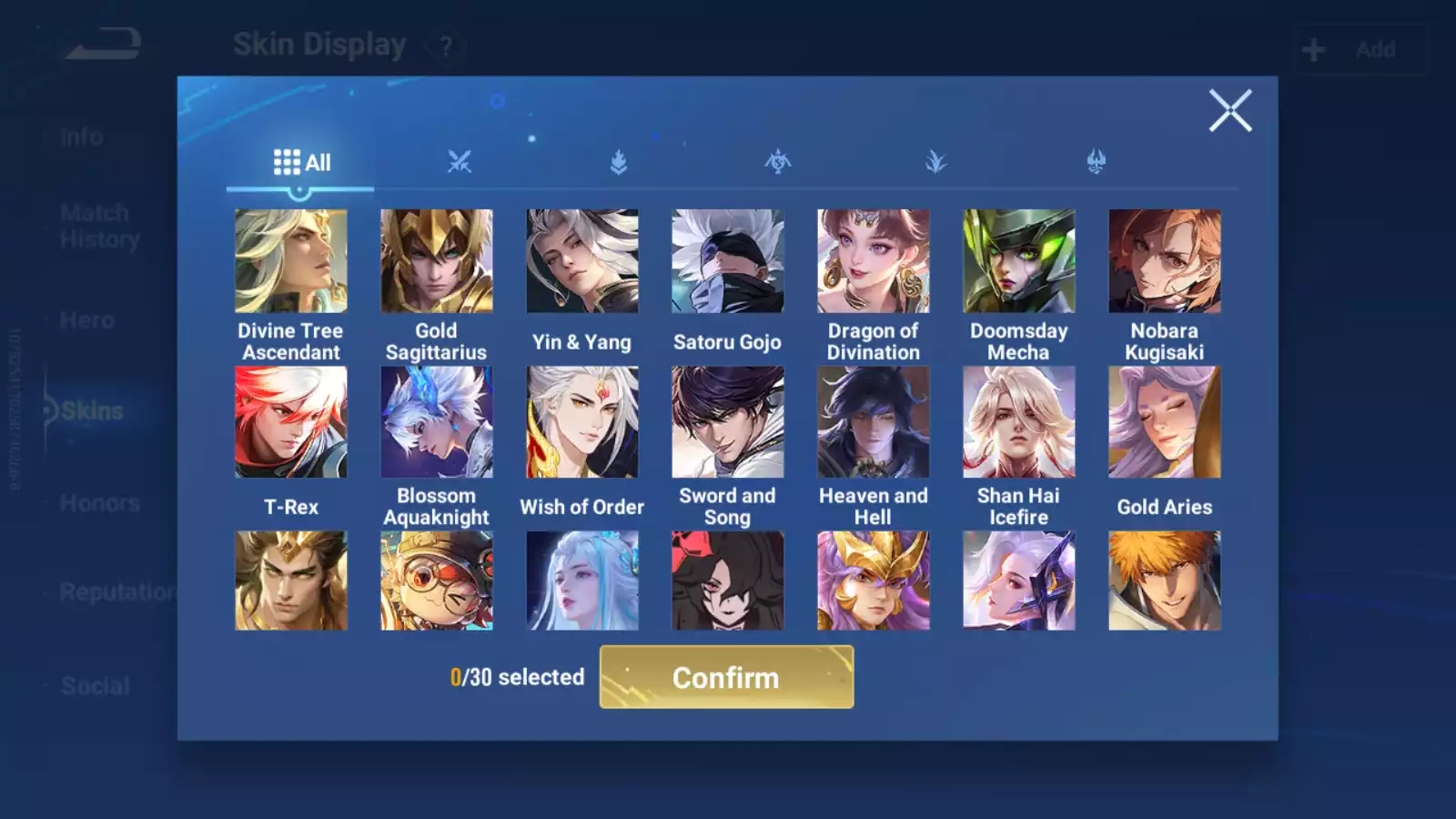Close the skin selection dialog
The height and width of the screenshot is (819, 1456).
tap(1229, 111)
